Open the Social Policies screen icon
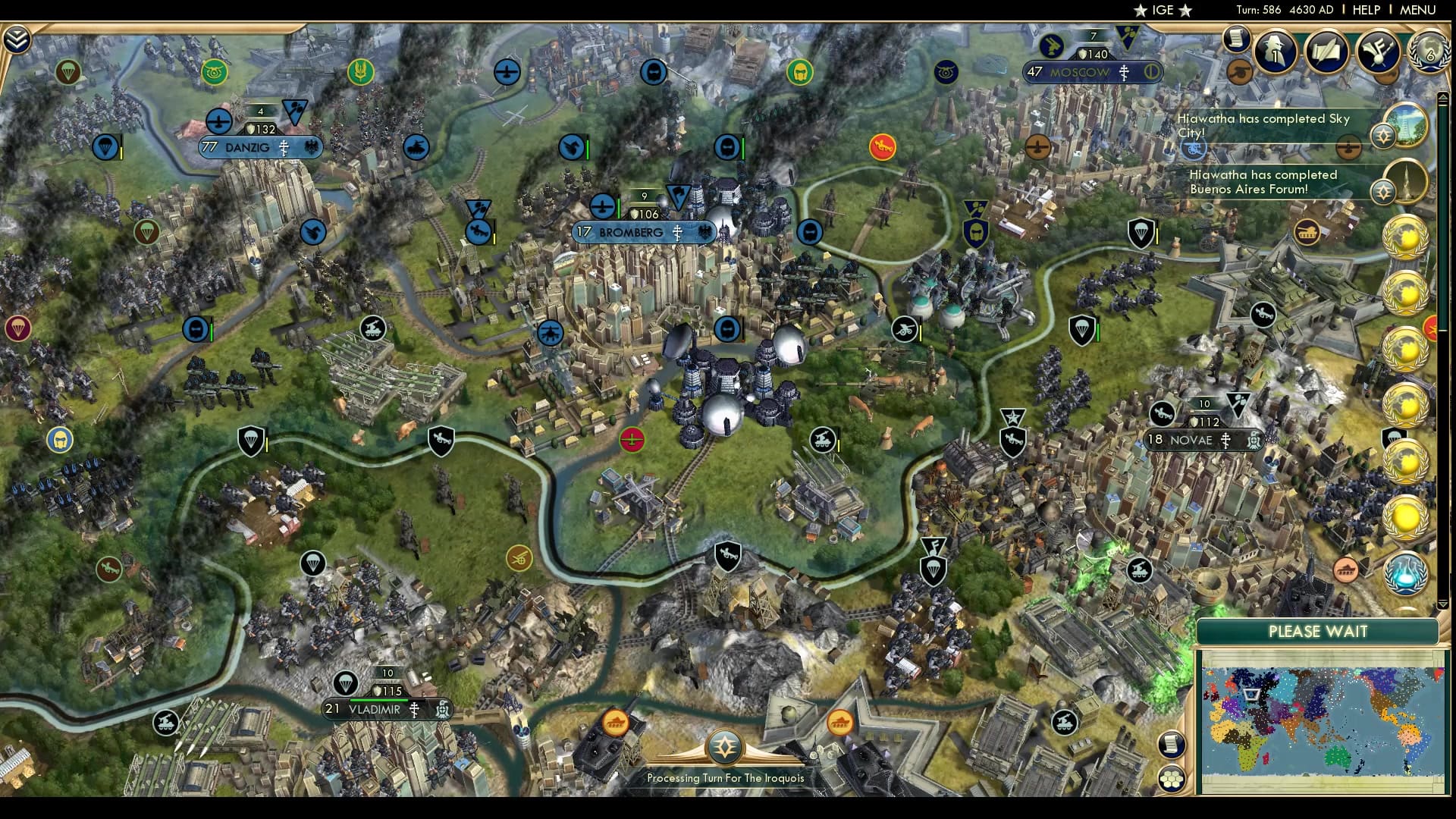 pos(1380,50)
